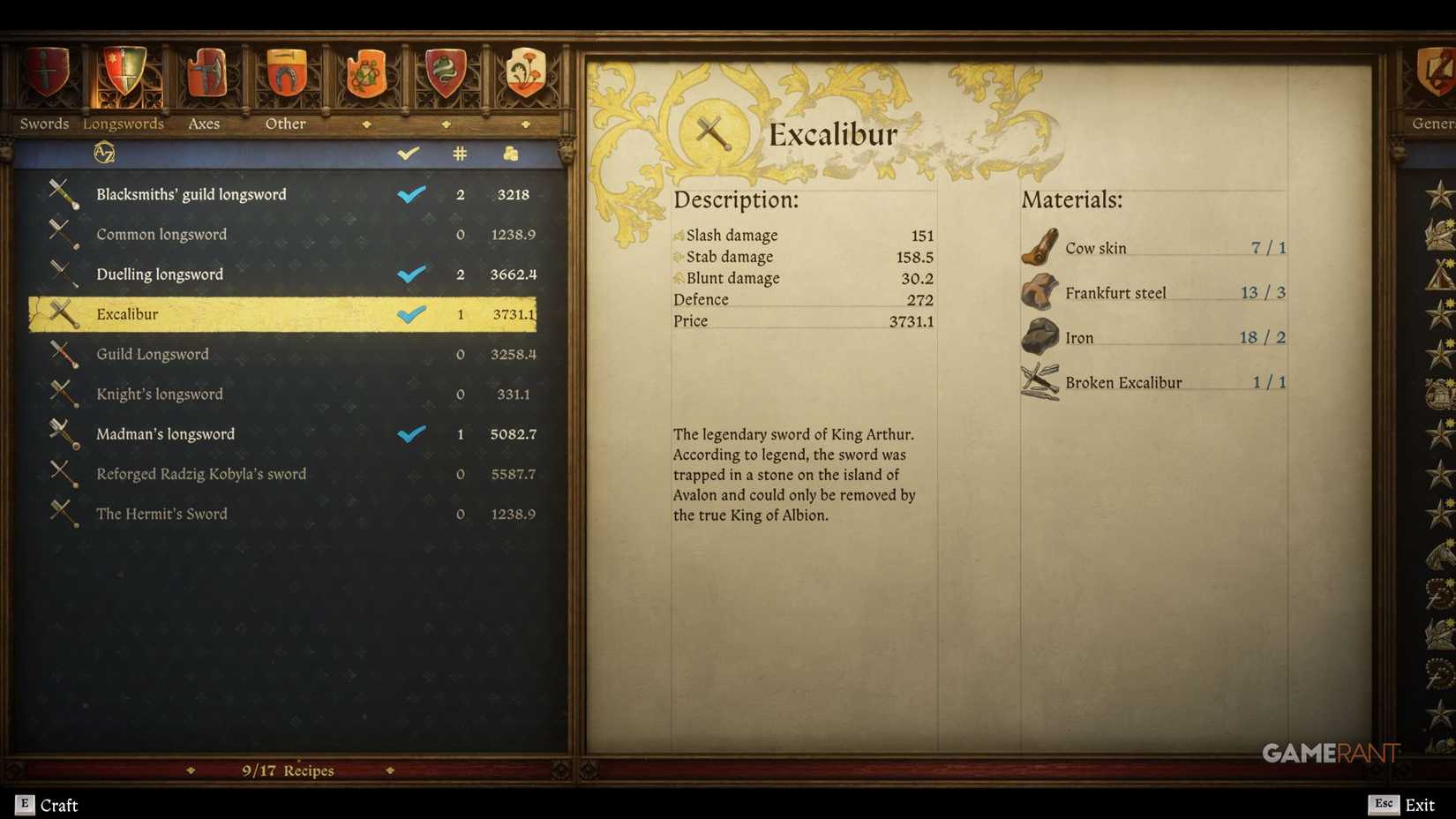The image size is (1456, 819).
Task: Toggle the crafted checkmark next to Excalibur
Action: pos(411,313)
